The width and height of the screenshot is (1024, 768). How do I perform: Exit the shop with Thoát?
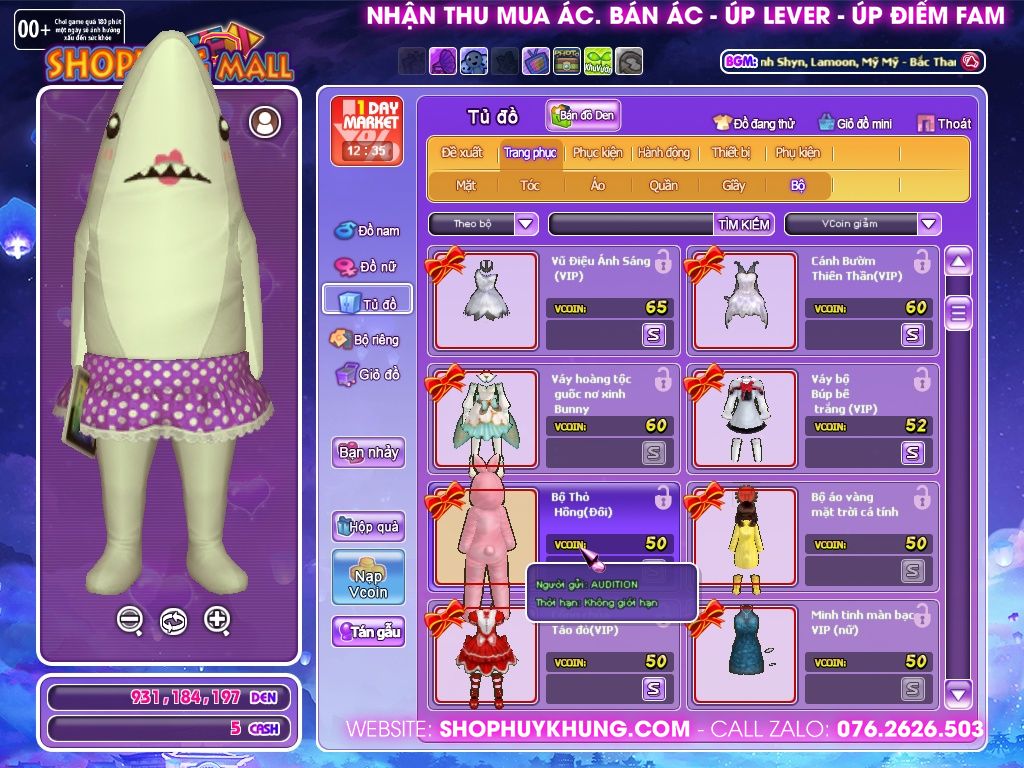click(943, 124)
